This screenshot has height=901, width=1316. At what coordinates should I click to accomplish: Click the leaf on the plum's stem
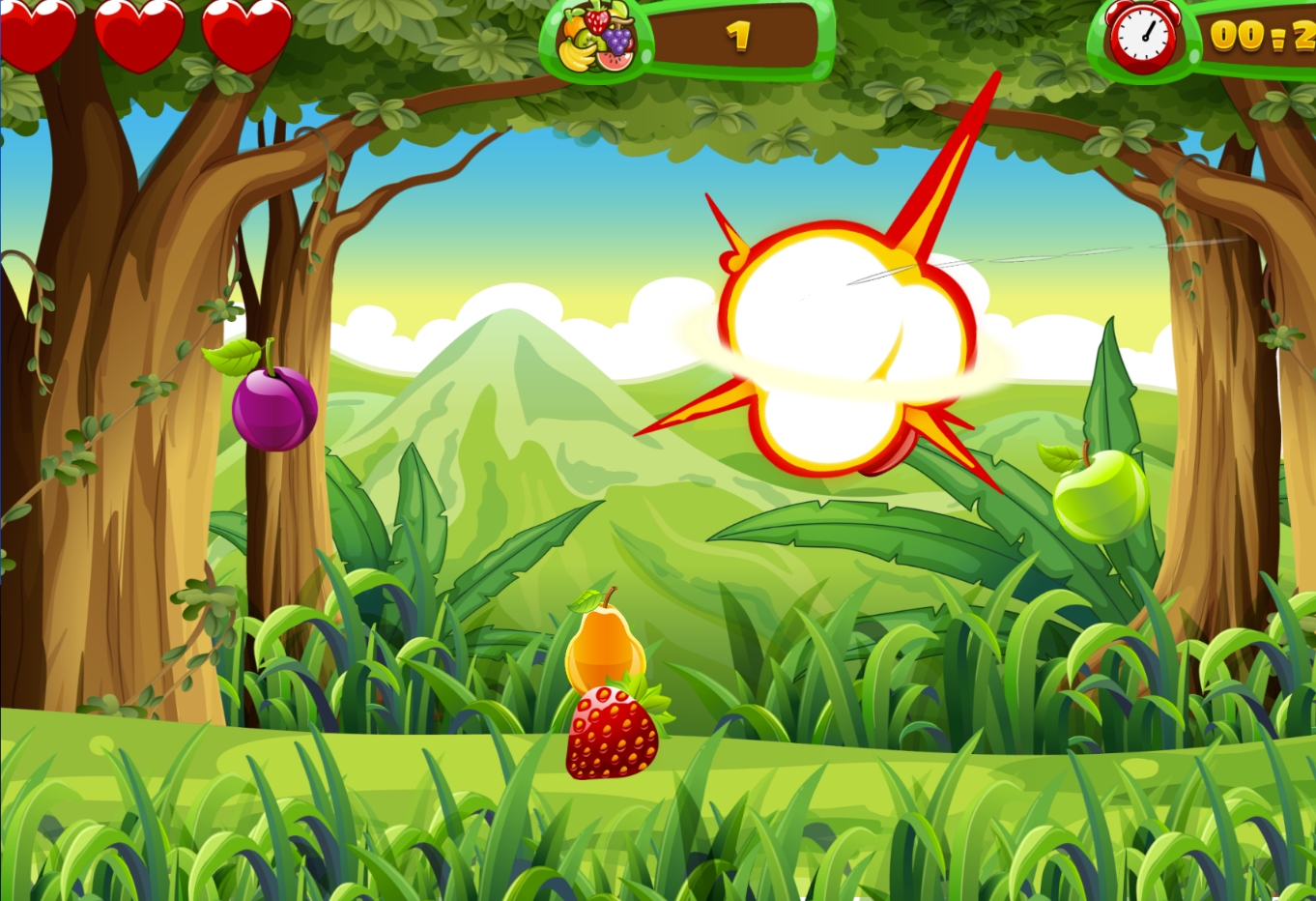232,358
